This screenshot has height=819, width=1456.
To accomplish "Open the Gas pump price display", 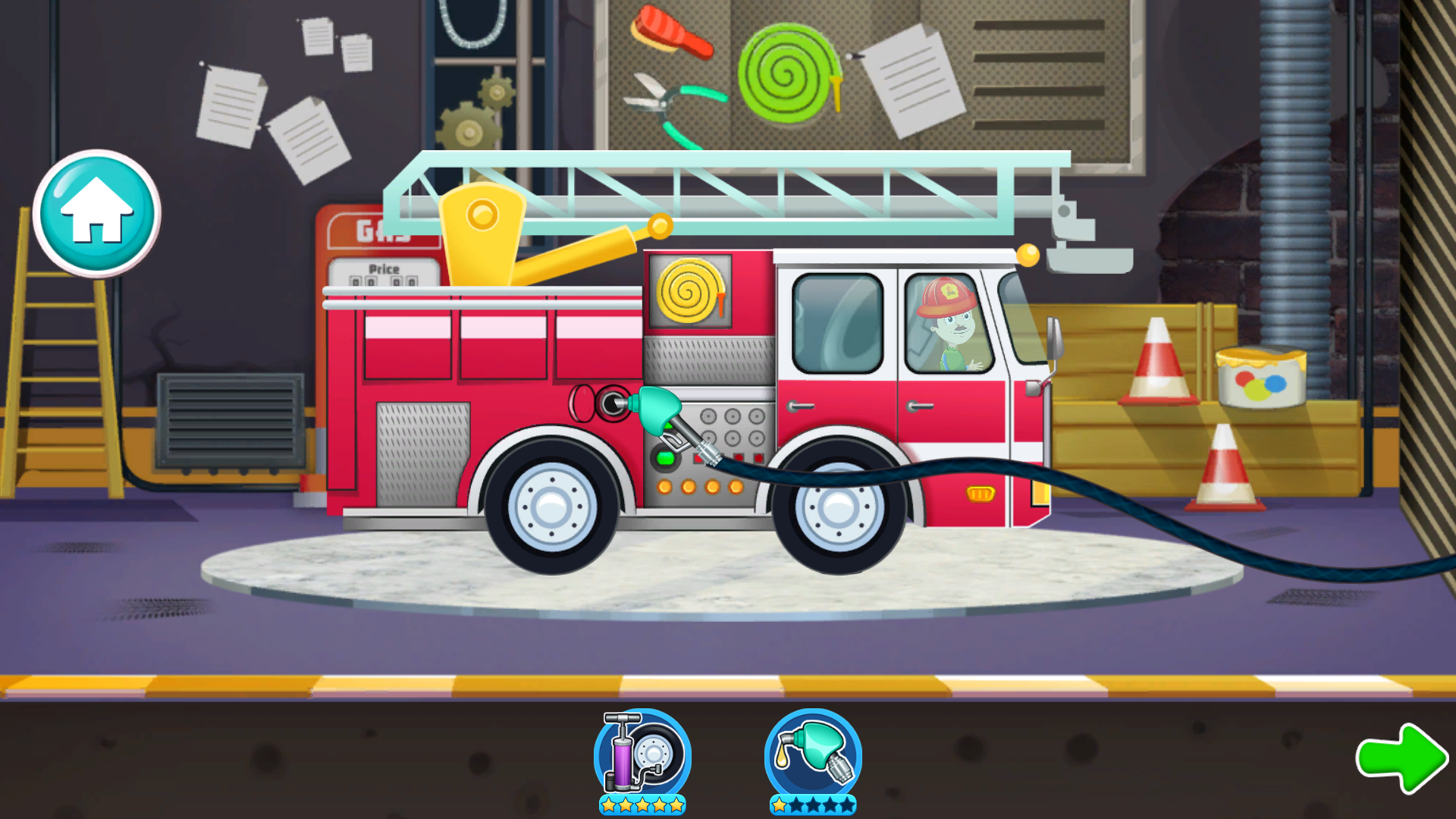I will tap(382, 273).
